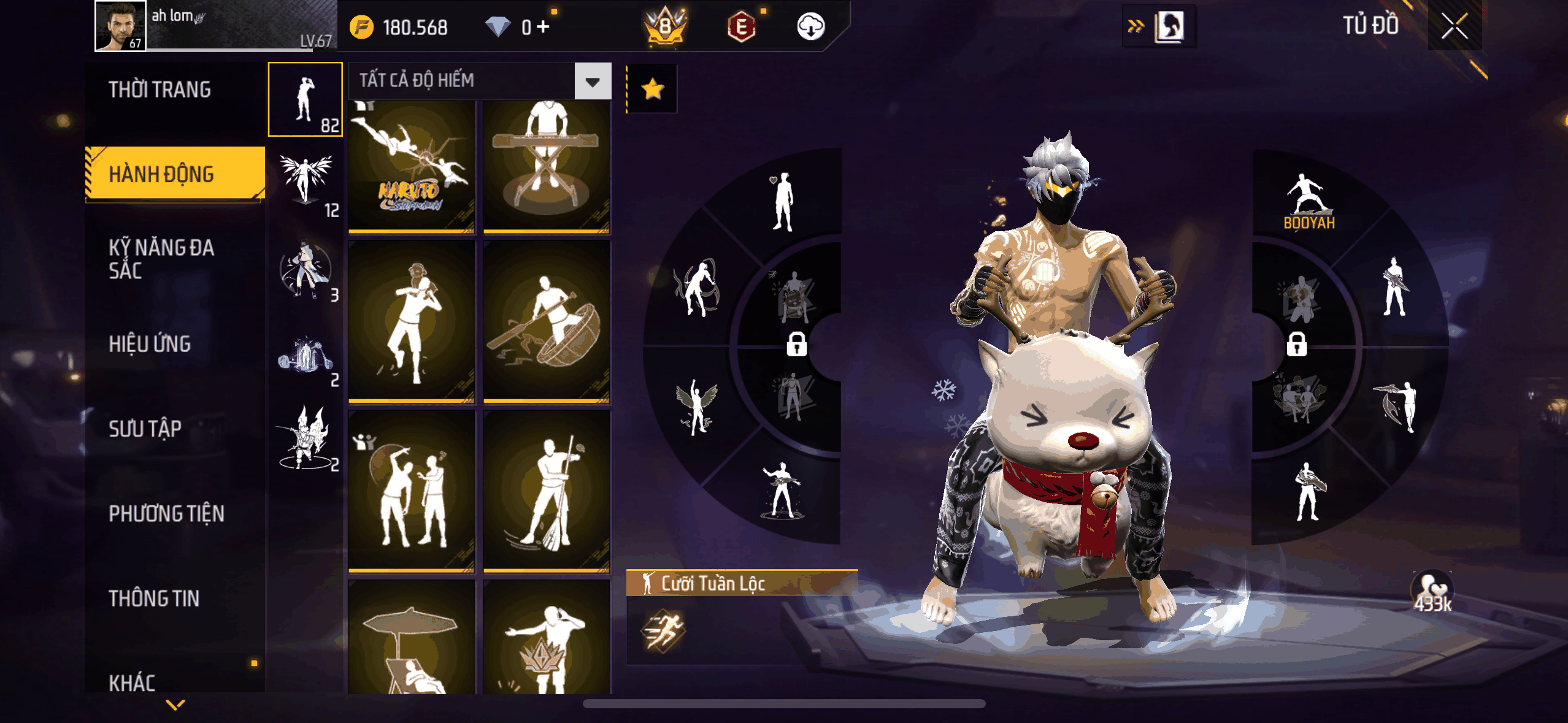Add diamonds with the plus button
This screenshot has height=723, width=1568.
click(x=543, y=27)
